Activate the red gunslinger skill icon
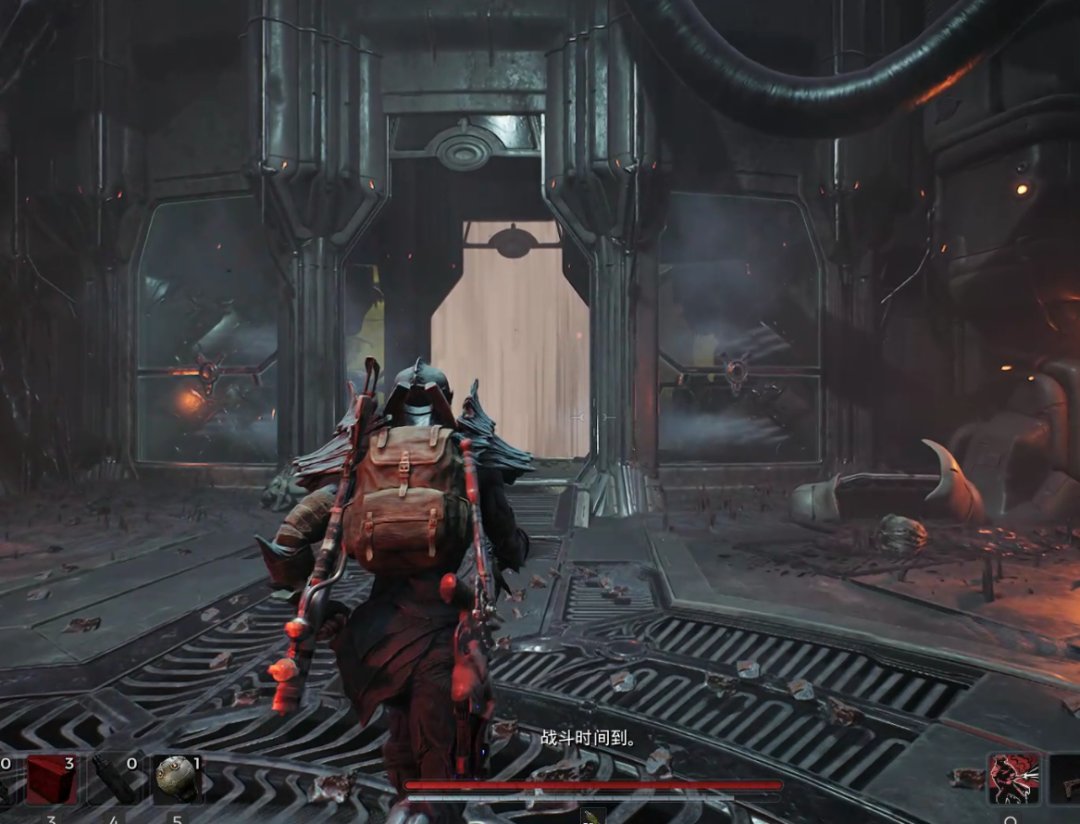Screen dimensions: 1080x824 (x=1013, y=778)
